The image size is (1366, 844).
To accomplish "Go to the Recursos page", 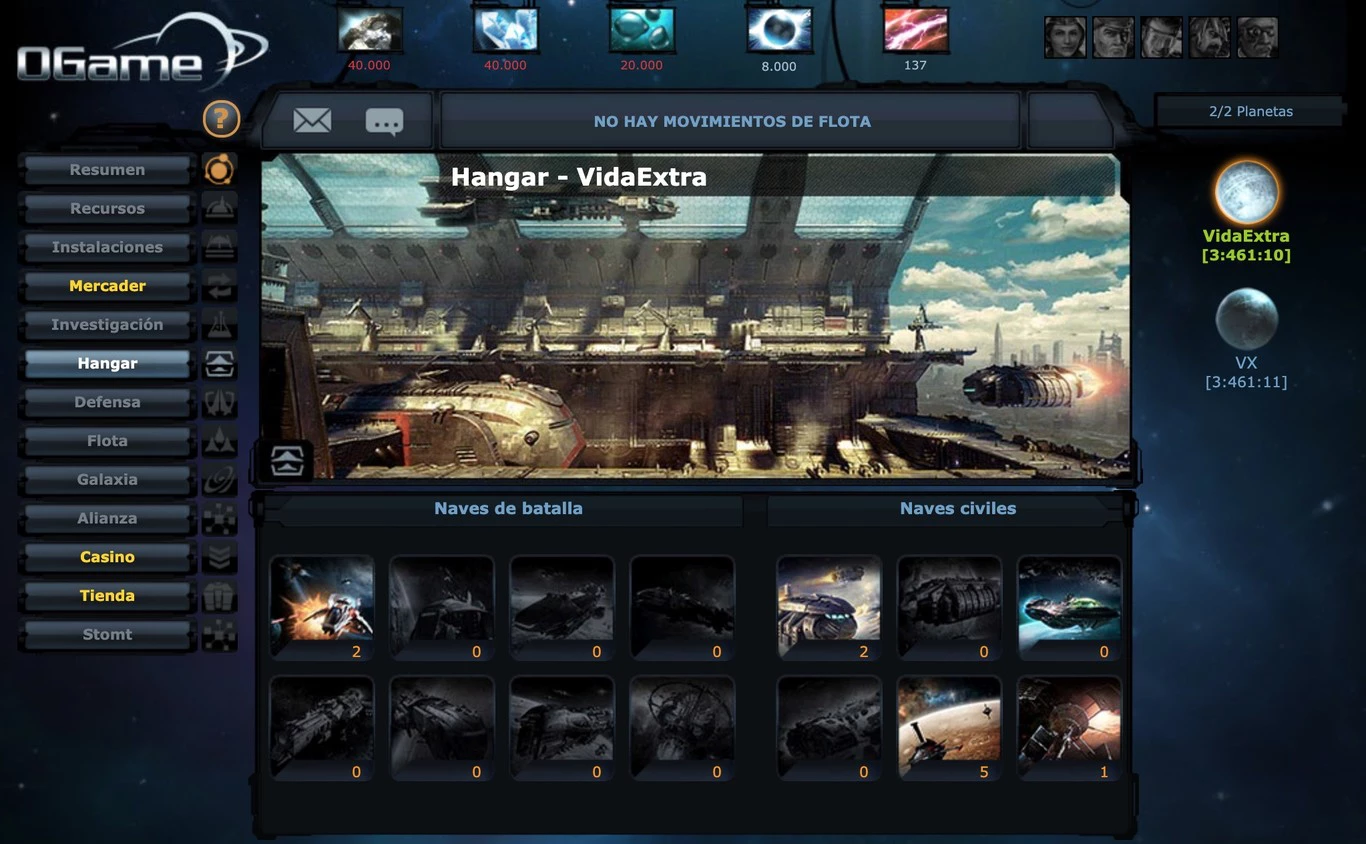I will pos(107,209).
